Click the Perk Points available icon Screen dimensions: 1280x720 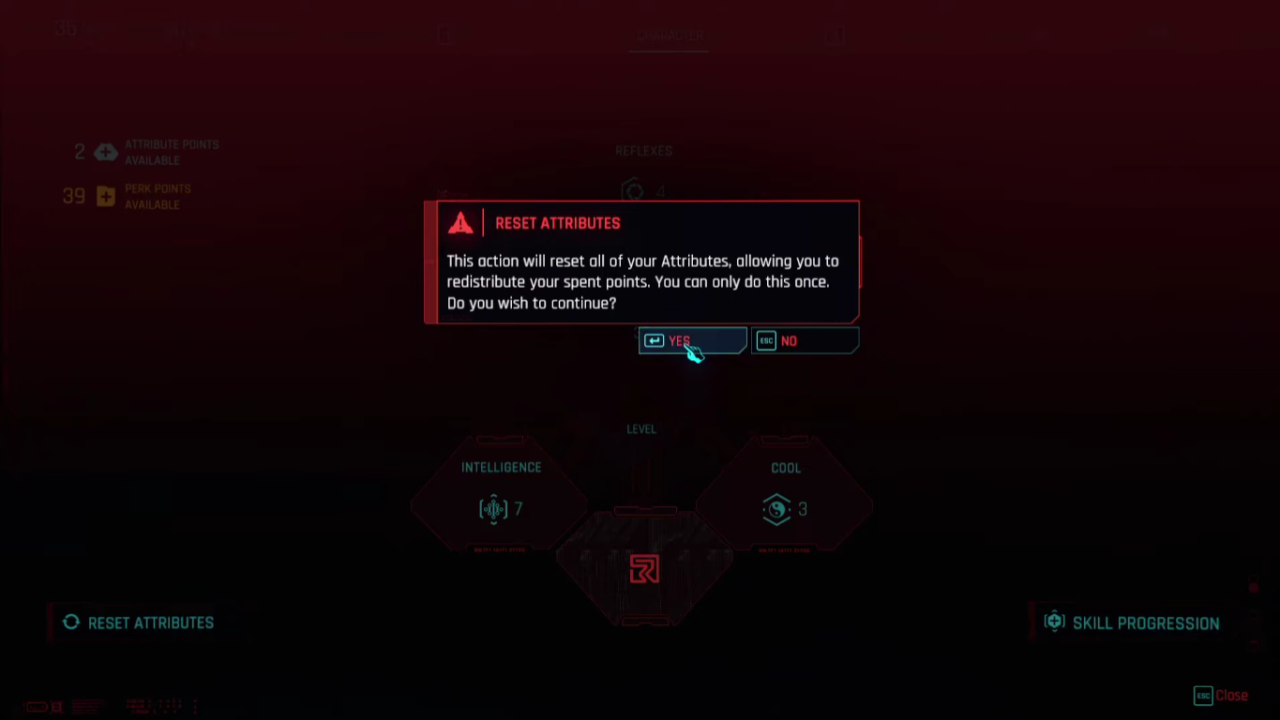[105, 196]
